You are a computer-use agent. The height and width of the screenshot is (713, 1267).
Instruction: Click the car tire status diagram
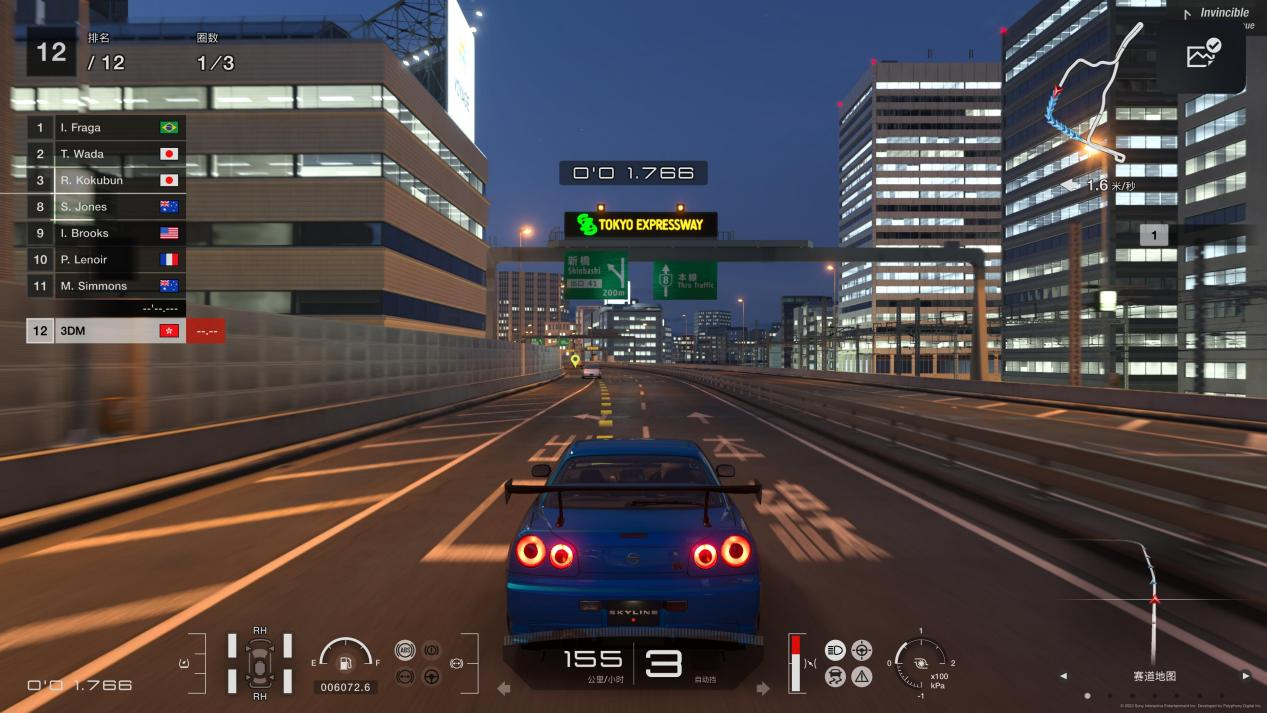[x=260, y=662]
